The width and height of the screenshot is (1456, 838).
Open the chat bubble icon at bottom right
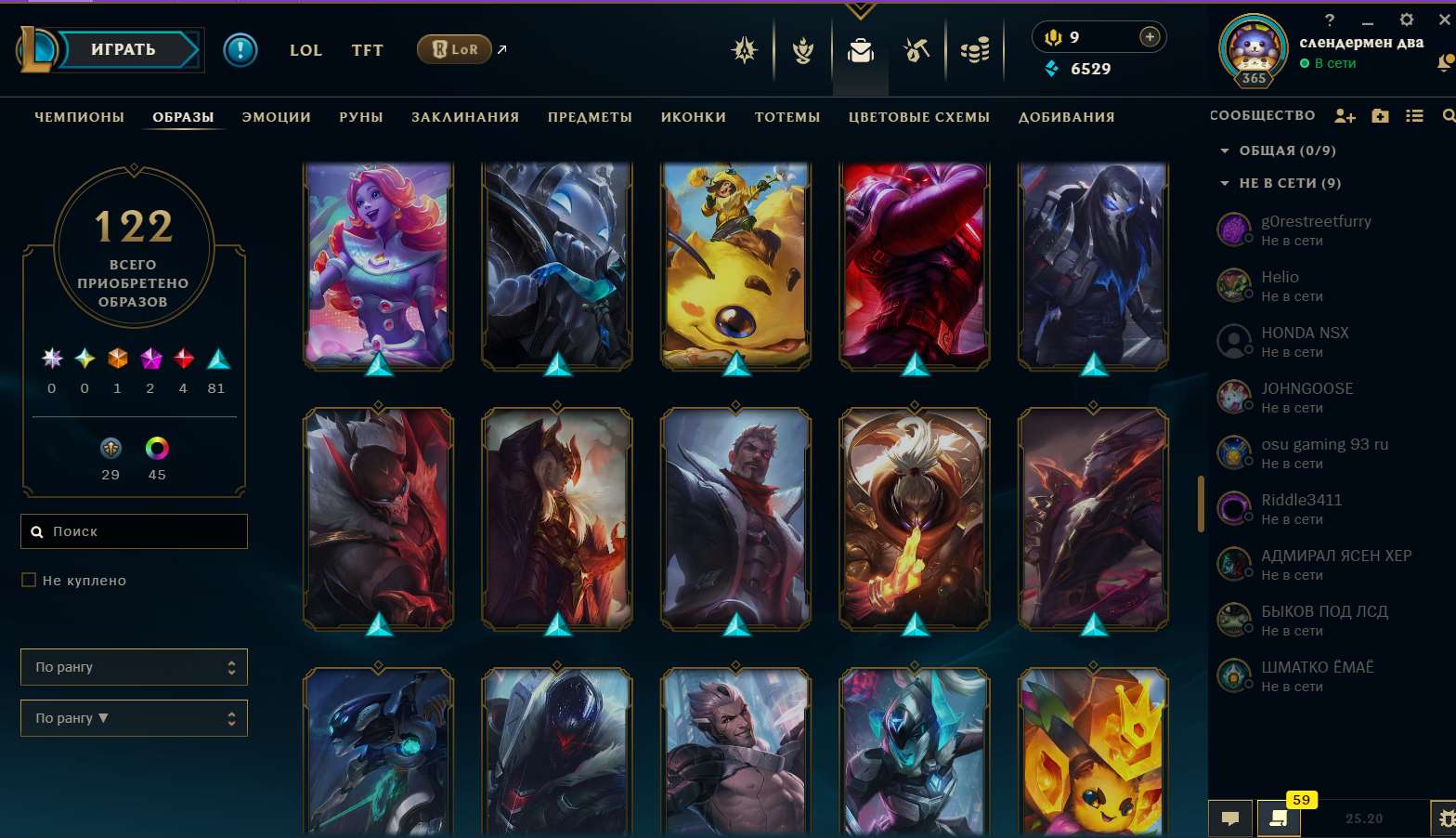[1230, 818]
